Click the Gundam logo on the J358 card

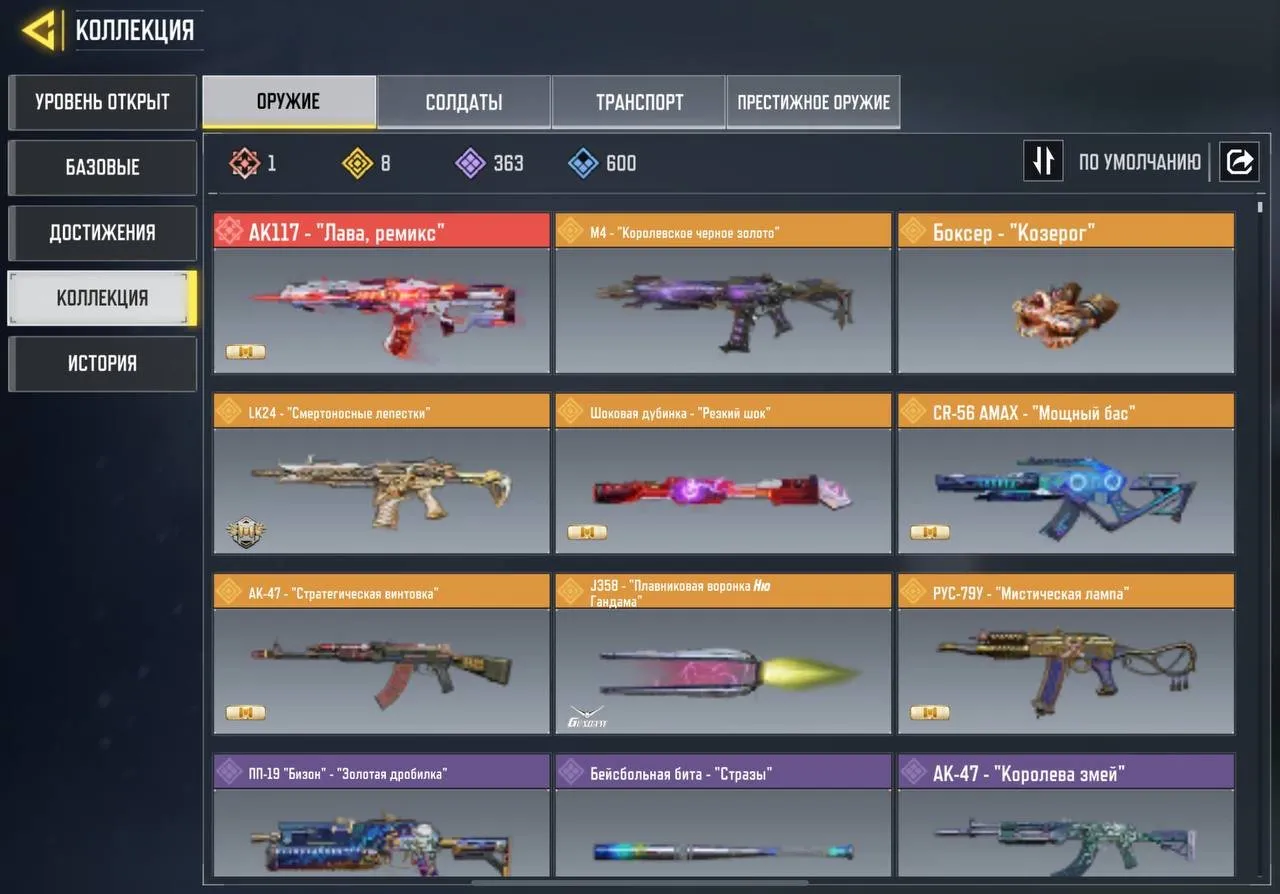pyautogui.click(x=585, y=713)
